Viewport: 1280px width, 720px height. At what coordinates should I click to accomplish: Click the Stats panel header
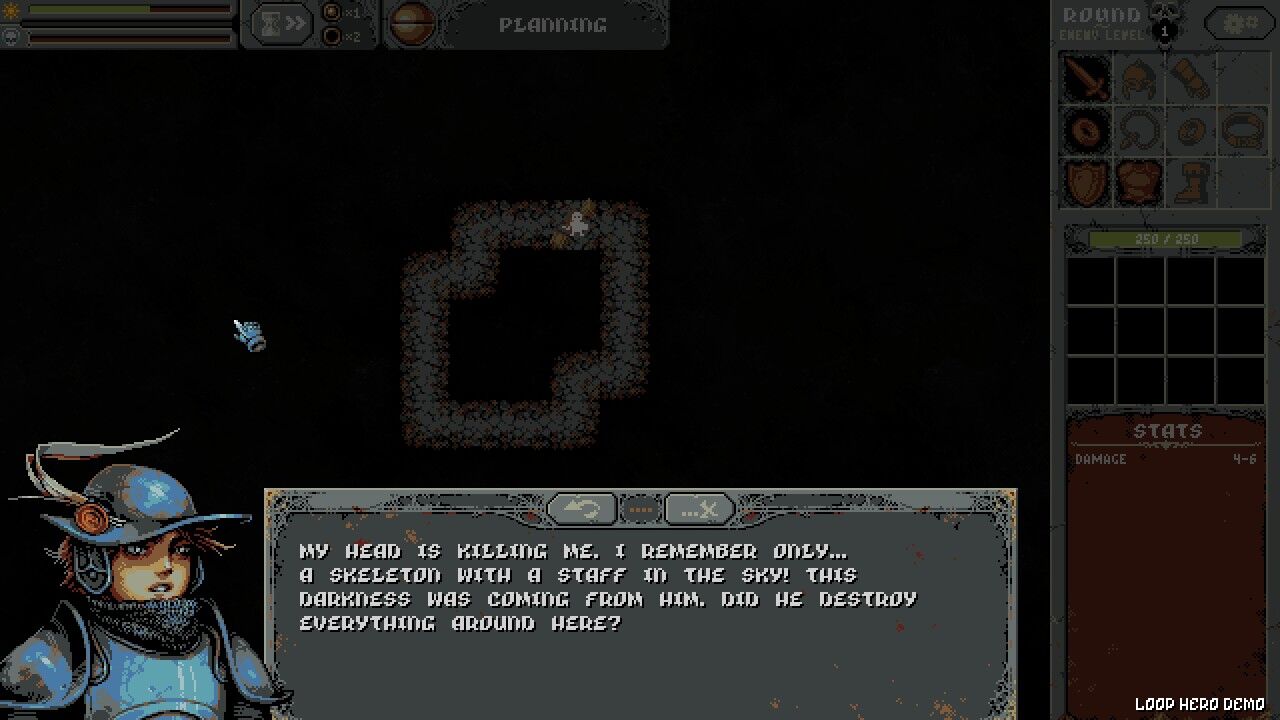(1168, 430)
